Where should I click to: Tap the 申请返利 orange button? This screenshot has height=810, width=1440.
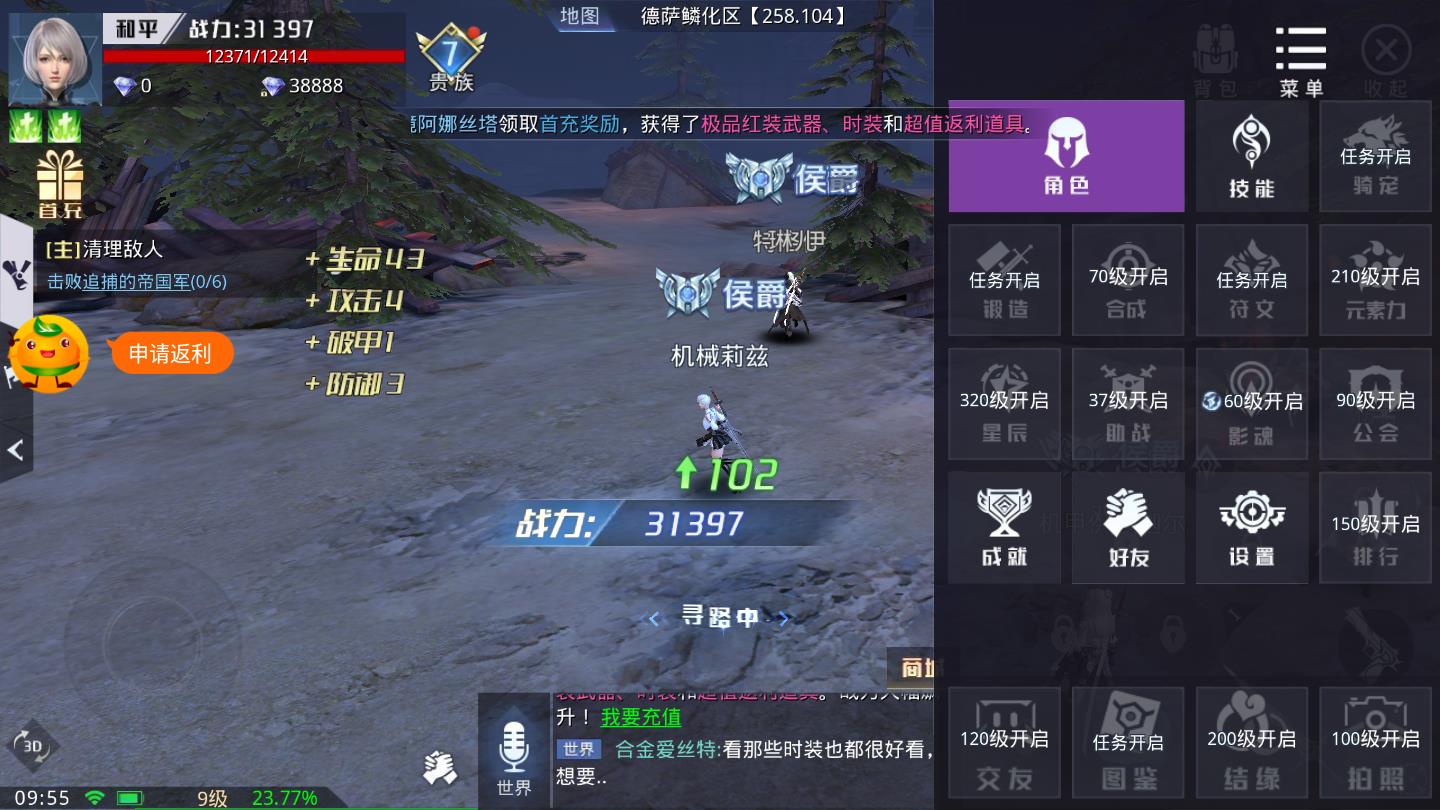(170, 353)
